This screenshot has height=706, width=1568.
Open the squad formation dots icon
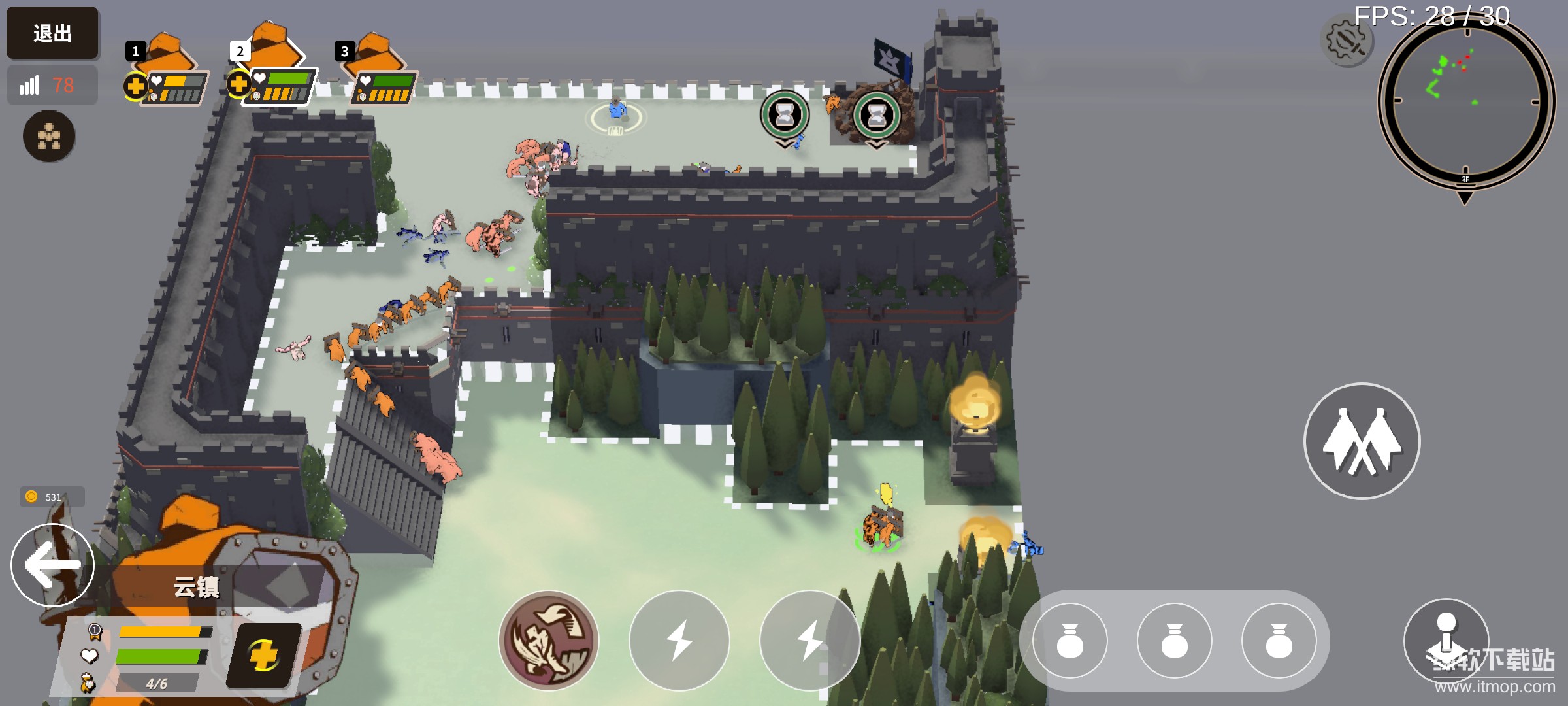tap(49, 136)
